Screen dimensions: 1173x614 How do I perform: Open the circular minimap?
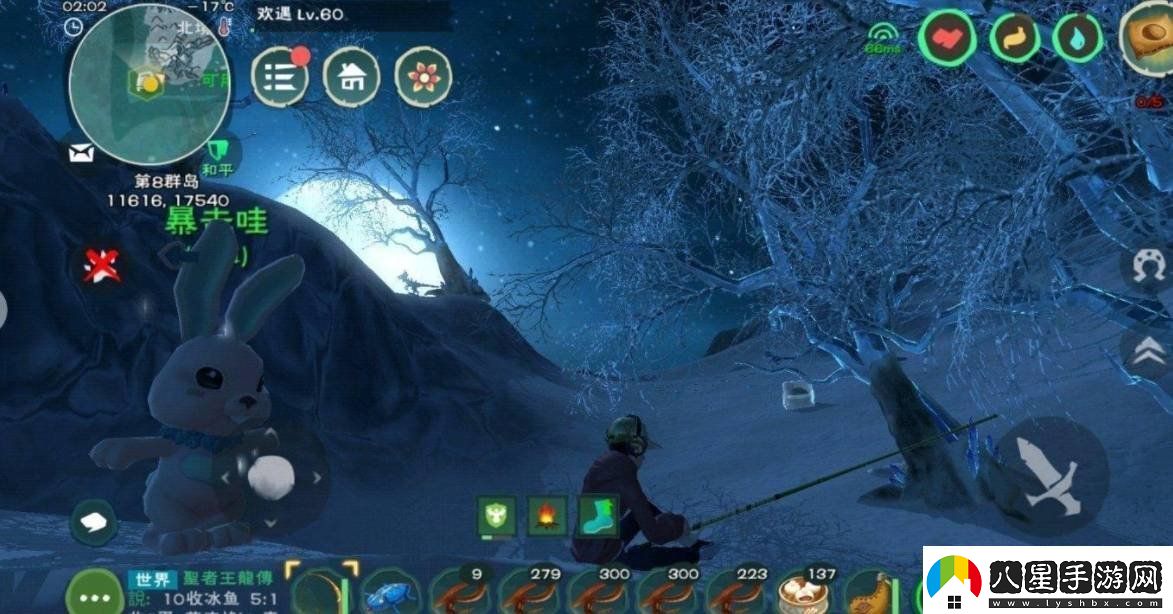click(149, 84)
